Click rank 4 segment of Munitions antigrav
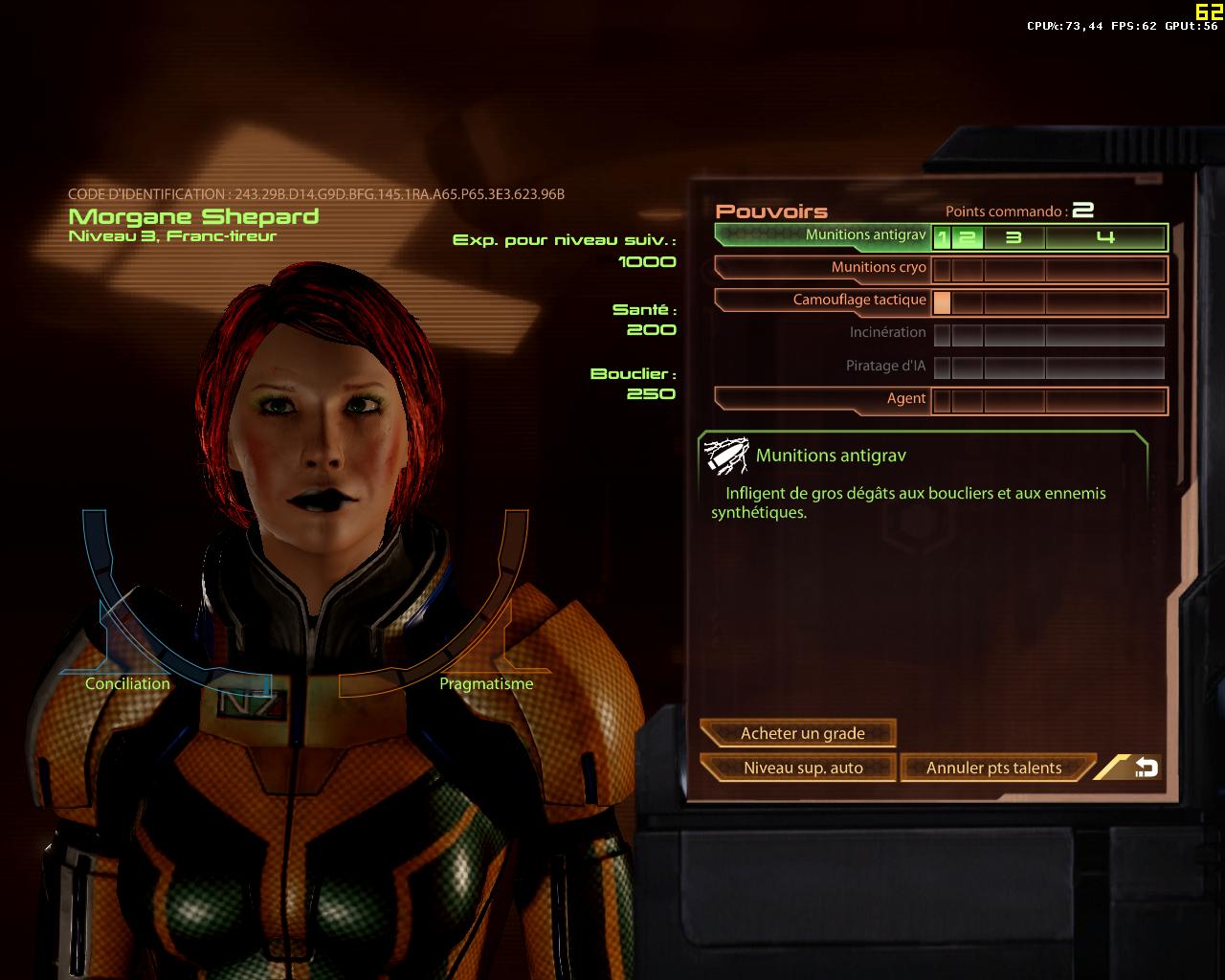This screenshot has height=980, width=1225. click(1107, 237)
